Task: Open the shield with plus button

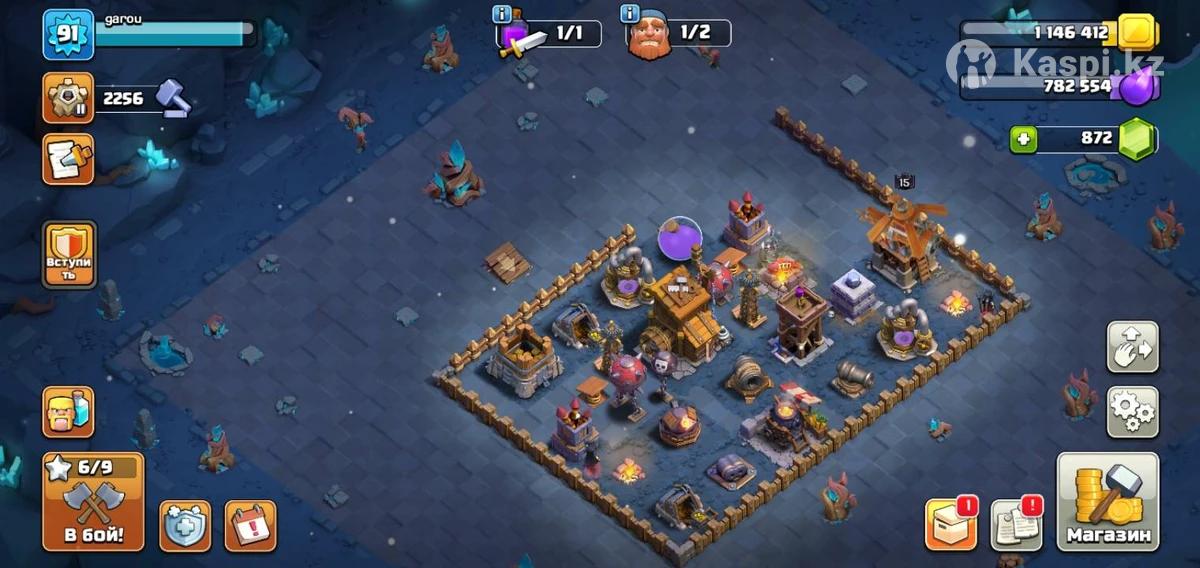Action: coord(185,526)
